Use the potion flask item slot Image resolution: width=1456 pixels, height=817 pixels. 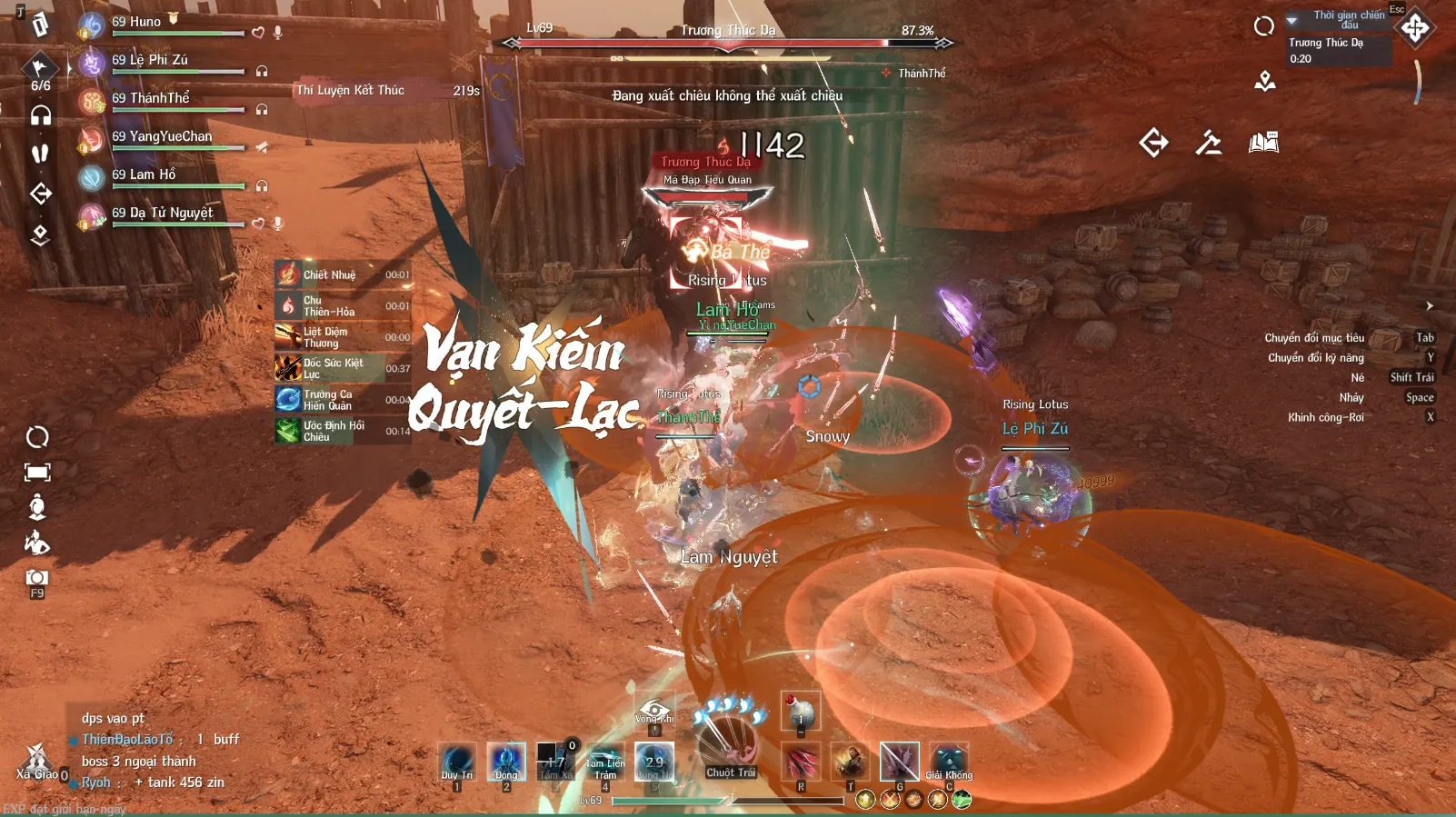click(801, 711)
